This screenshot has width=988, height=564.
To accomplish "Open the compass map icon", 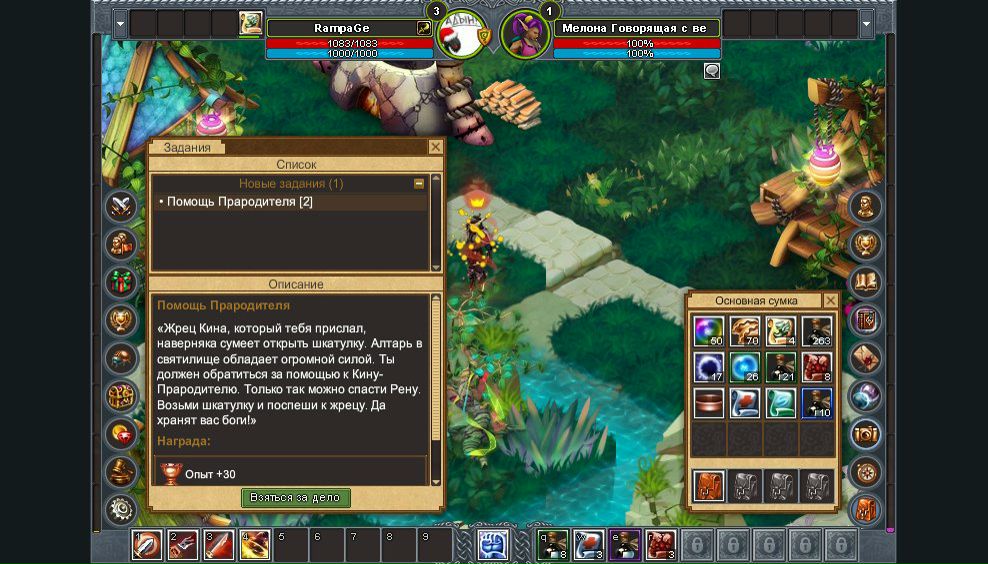I will [865, 471].
